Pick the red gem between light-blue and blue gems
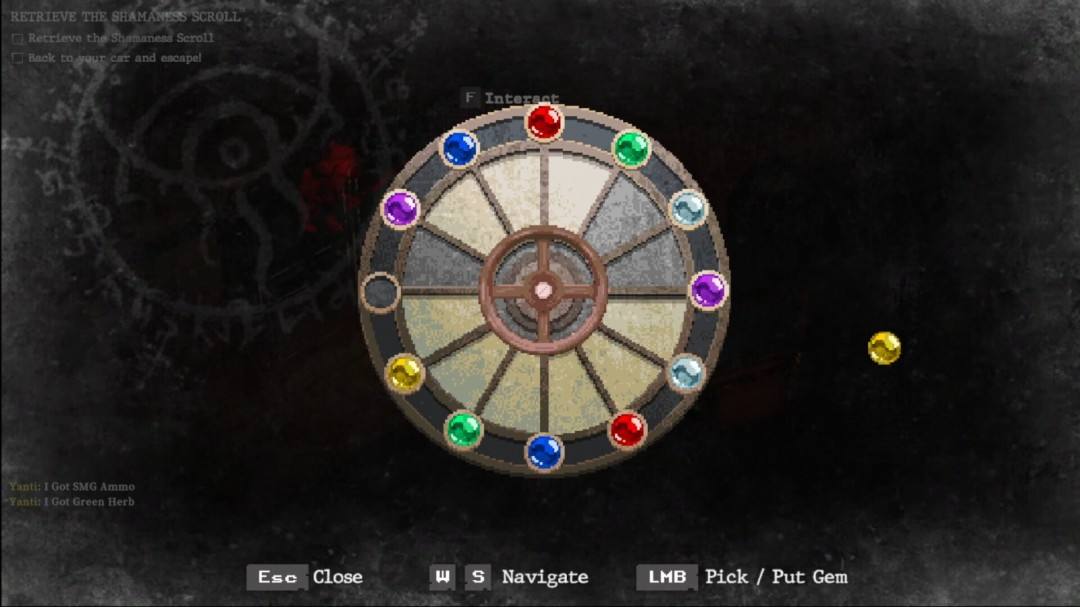 (x=627, y=430)
